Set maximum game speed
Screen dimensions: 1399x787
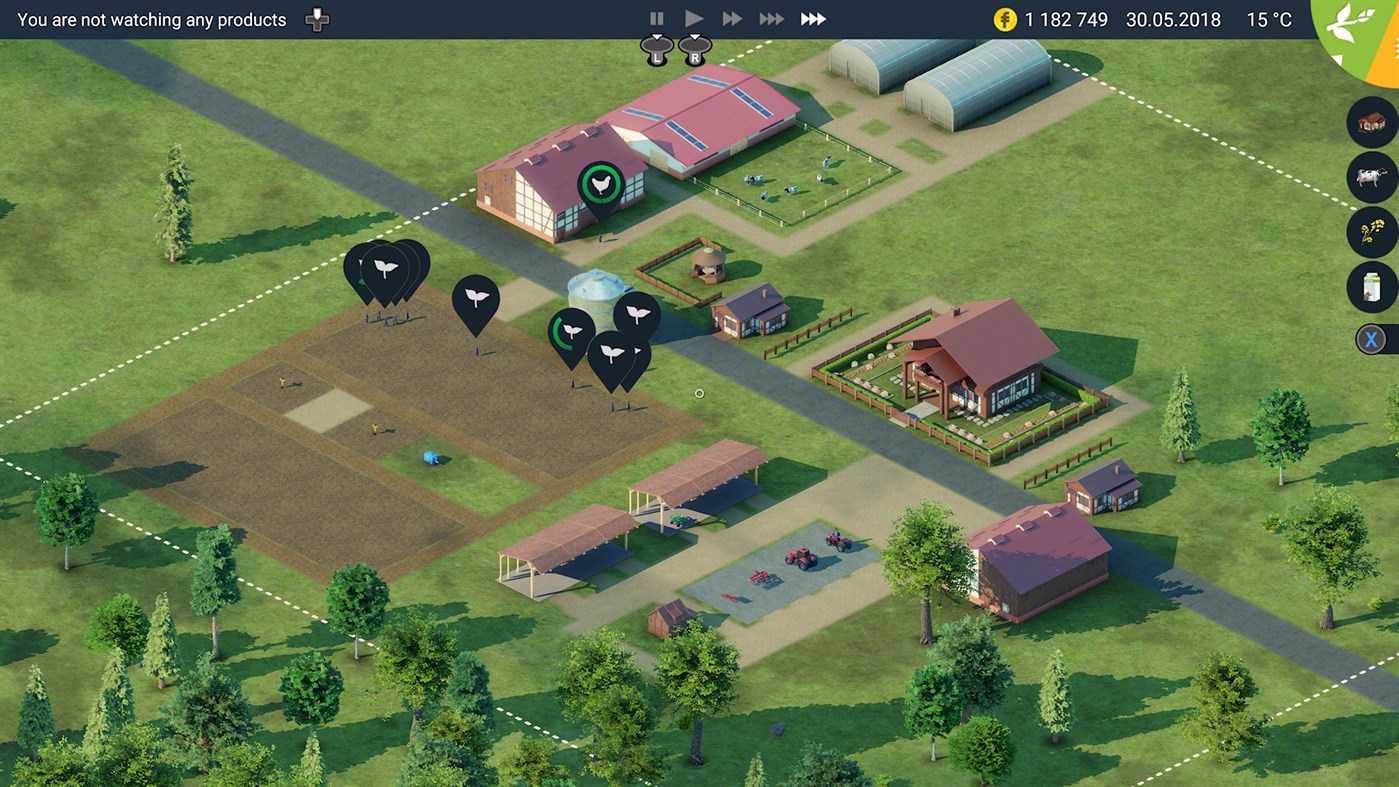[x=812, y=17]
